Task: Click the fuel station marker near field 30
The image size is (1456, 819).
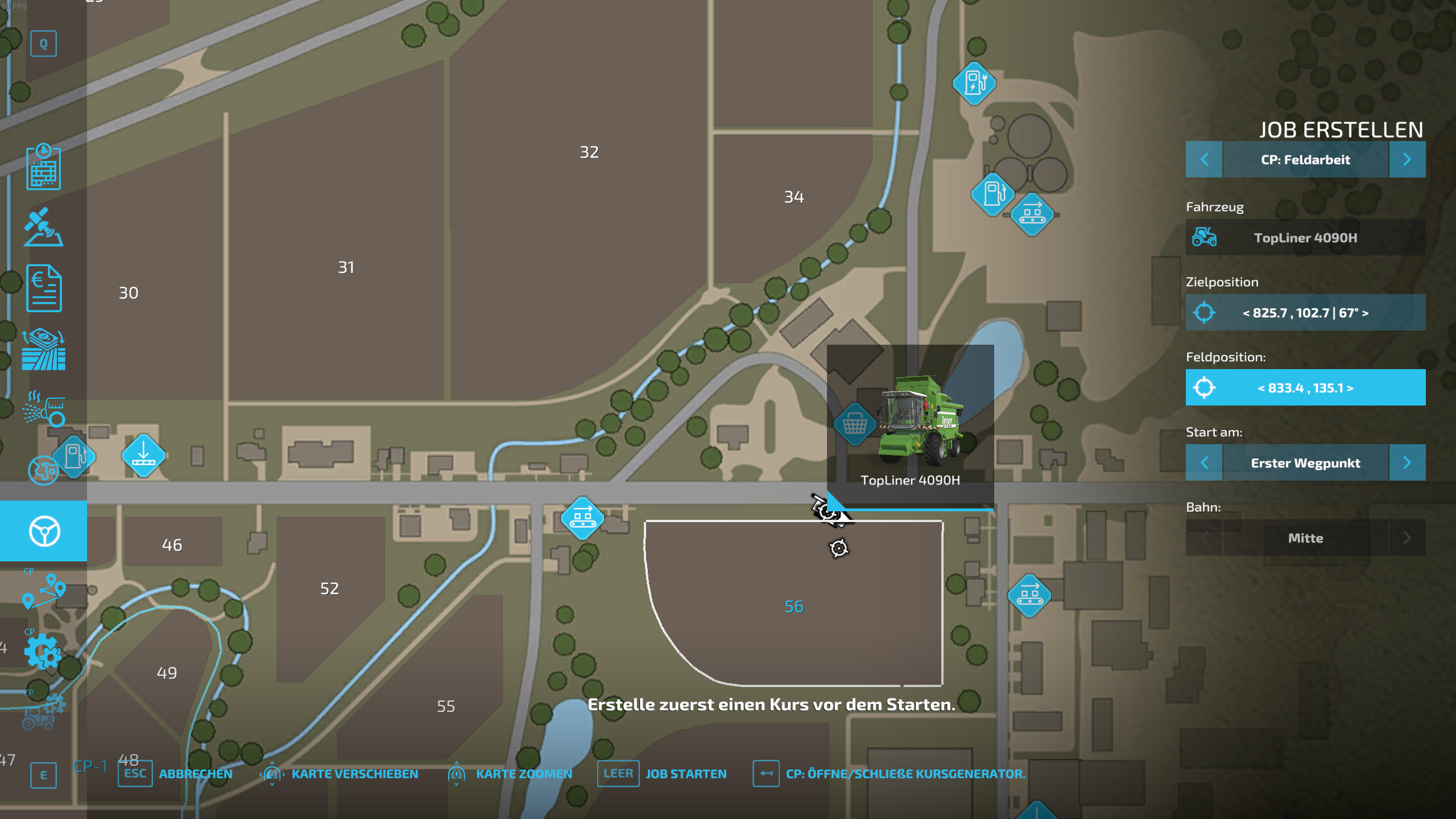Action: point(75,457)
